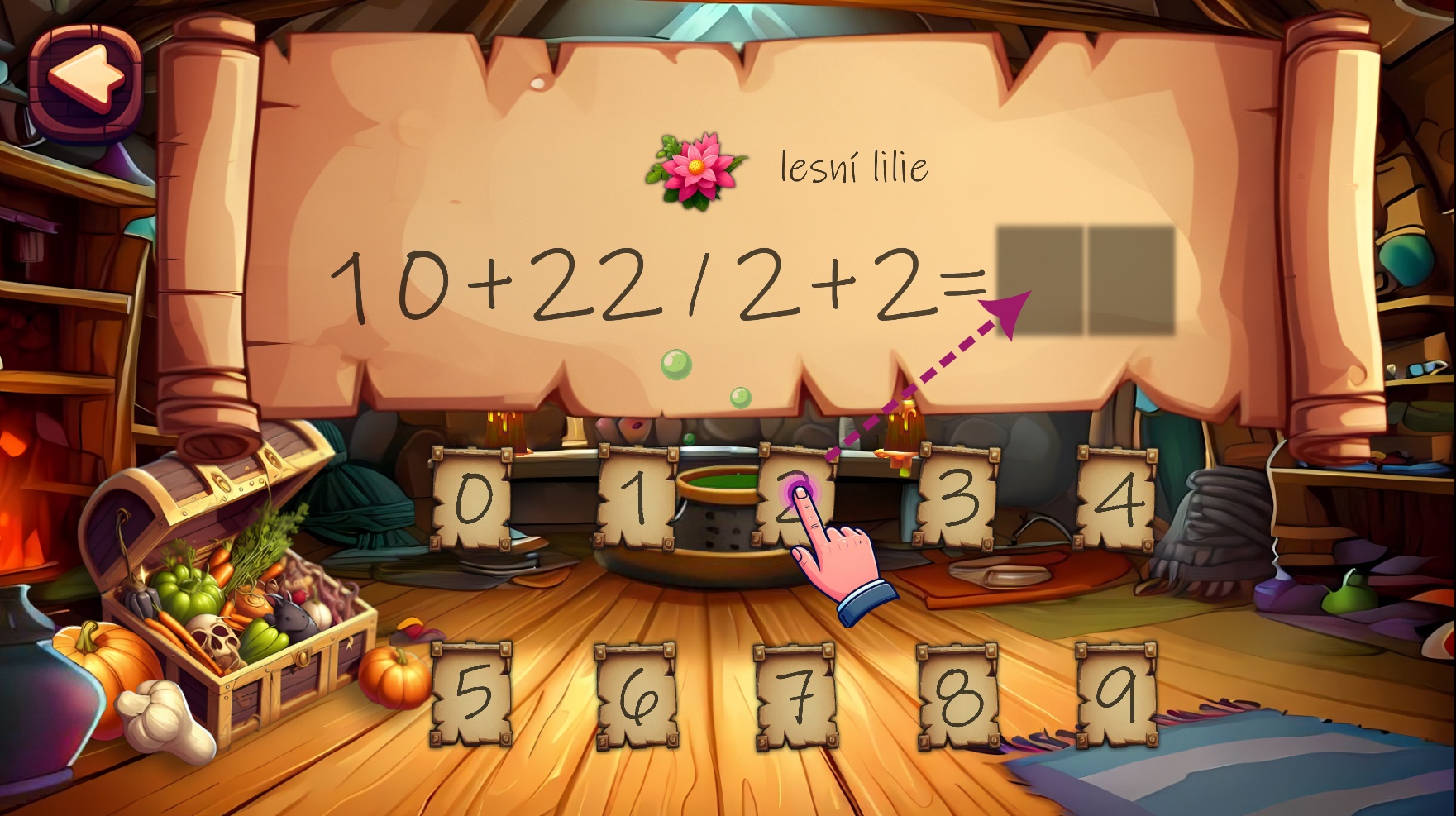Viewport: 1456px width, 816px height.
Task: Click the label reading lesní lilie
Action: pos(854,165)
